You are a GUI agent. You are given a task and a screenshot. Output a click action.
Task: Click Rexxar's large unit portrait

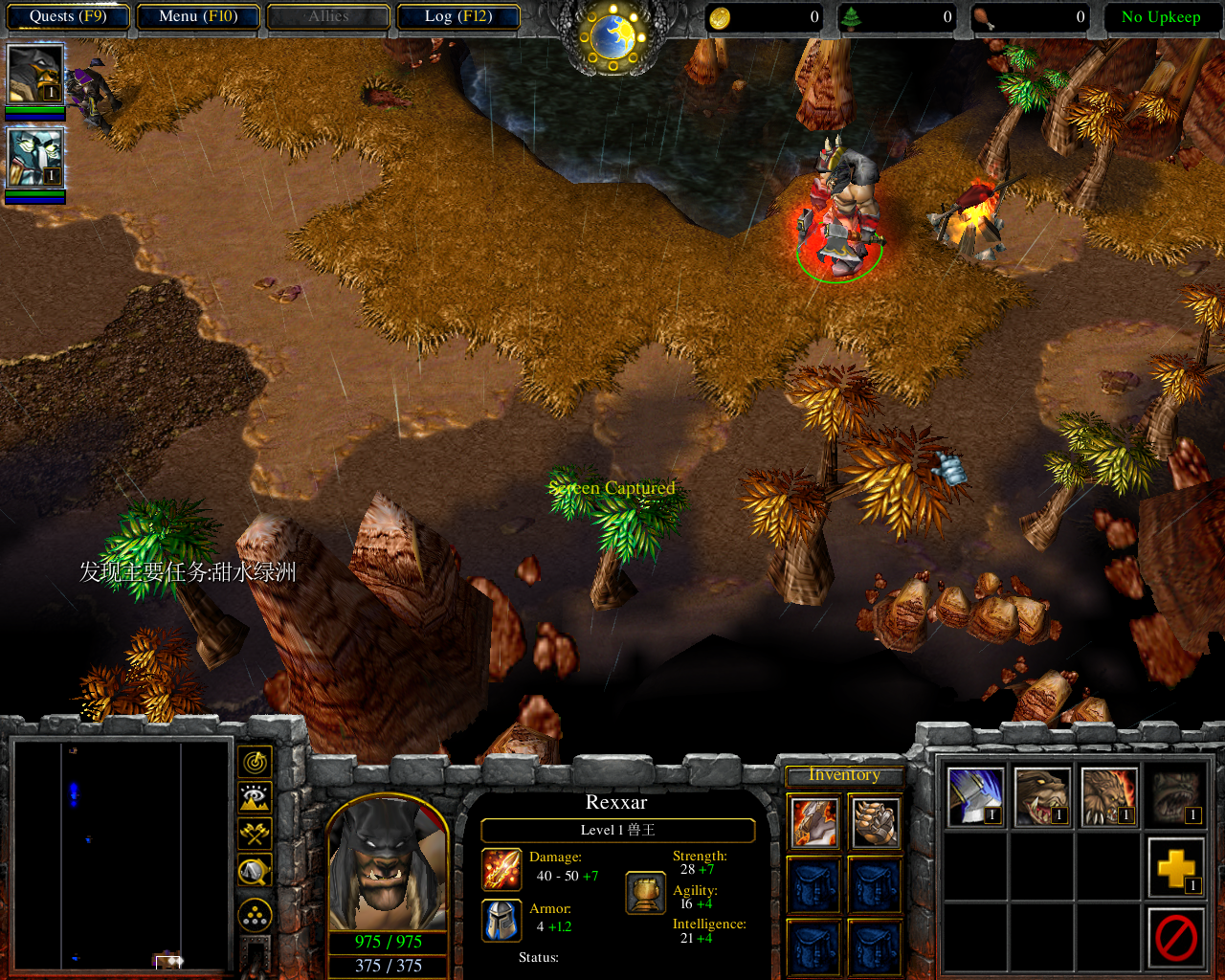(x=388, y=863)
